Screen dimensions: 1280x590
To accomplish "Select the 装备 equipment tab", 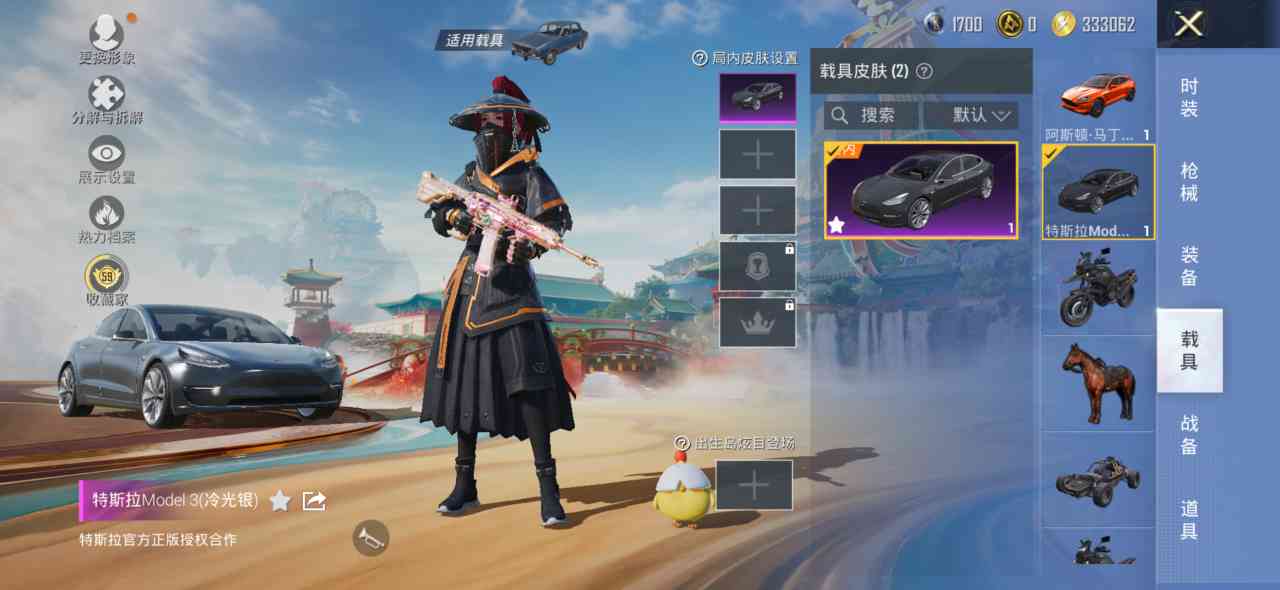I will (x=1189, y=265).
